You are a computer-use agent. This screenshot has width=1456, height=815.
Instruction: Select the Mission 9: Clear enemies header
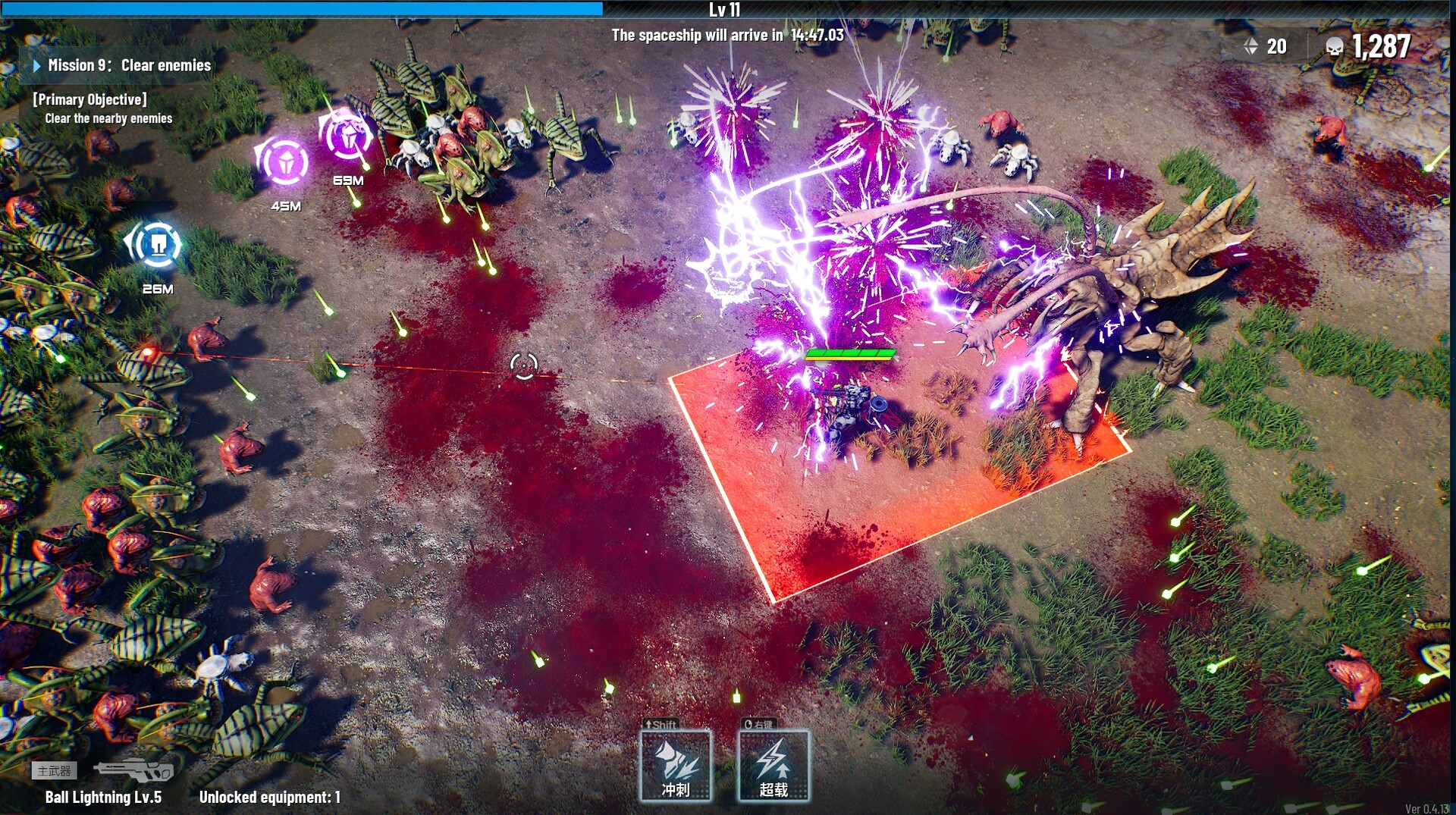(x=129, y=65)
